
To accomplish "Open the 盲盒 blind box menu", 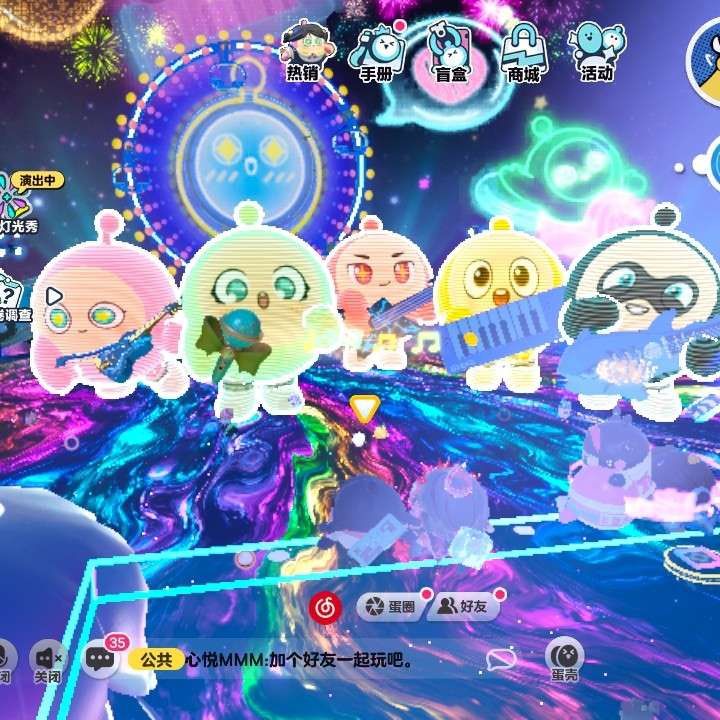I will click(449, 50).
